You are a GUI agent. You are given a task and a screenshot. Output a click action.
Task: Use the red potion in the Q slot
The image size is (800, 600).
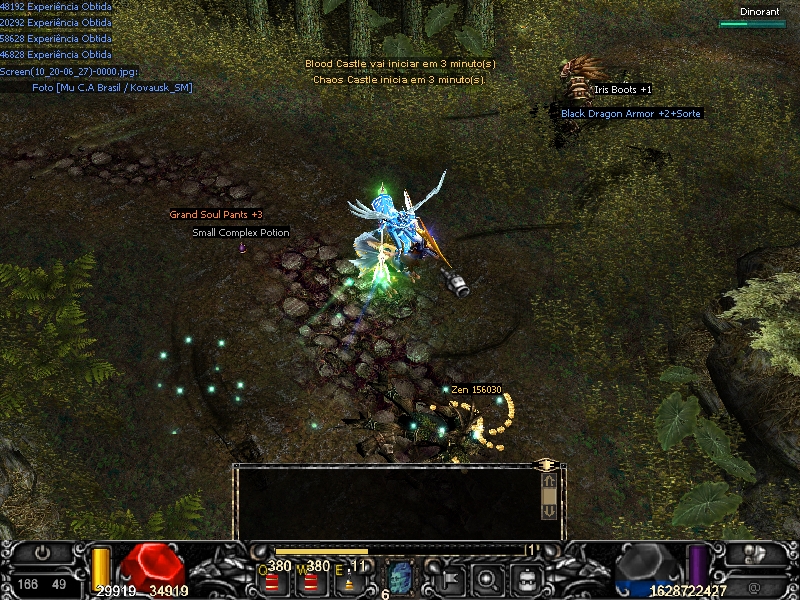click(272, 580)
